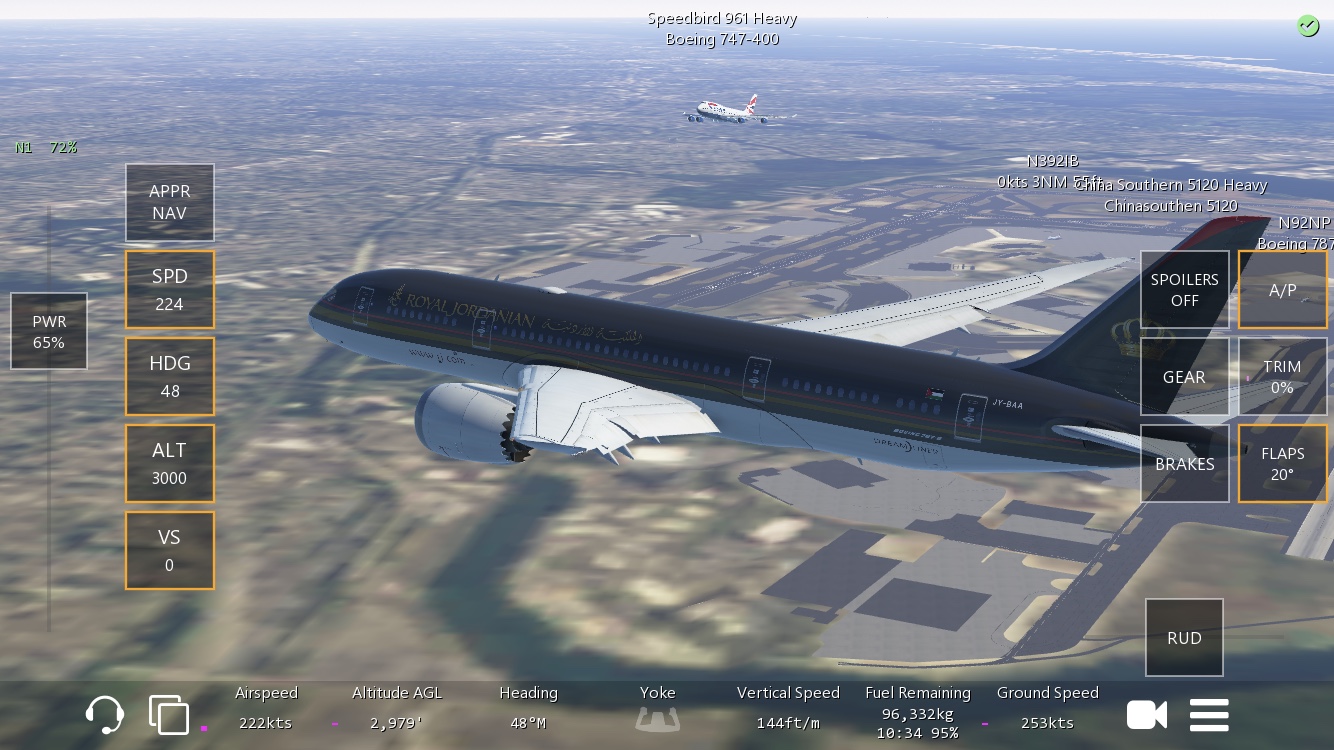Switch camera view with camera icon
The height and width of the screenshot is (750, 1334).
point(1146,715)
